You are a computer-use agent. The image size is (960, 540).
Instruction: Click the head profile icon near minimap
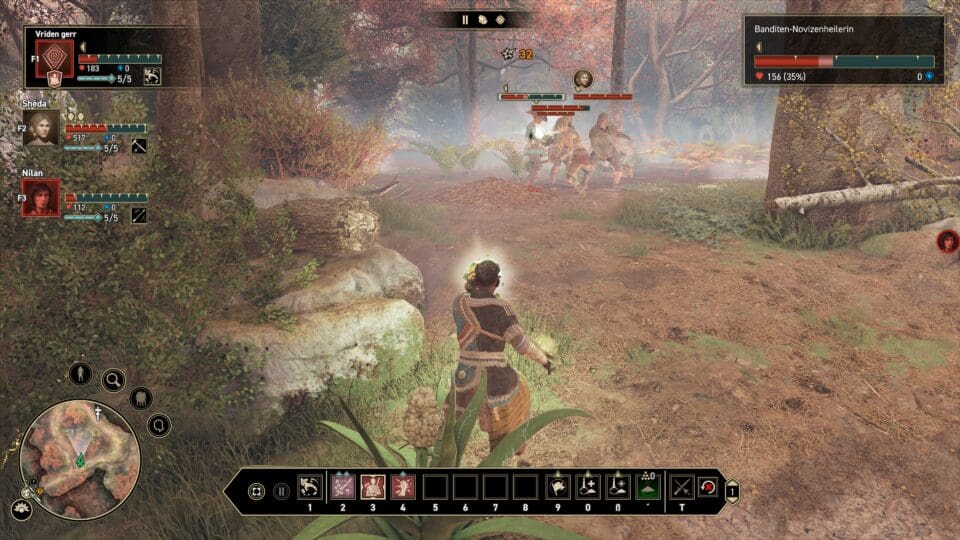(x=158, y=426)
